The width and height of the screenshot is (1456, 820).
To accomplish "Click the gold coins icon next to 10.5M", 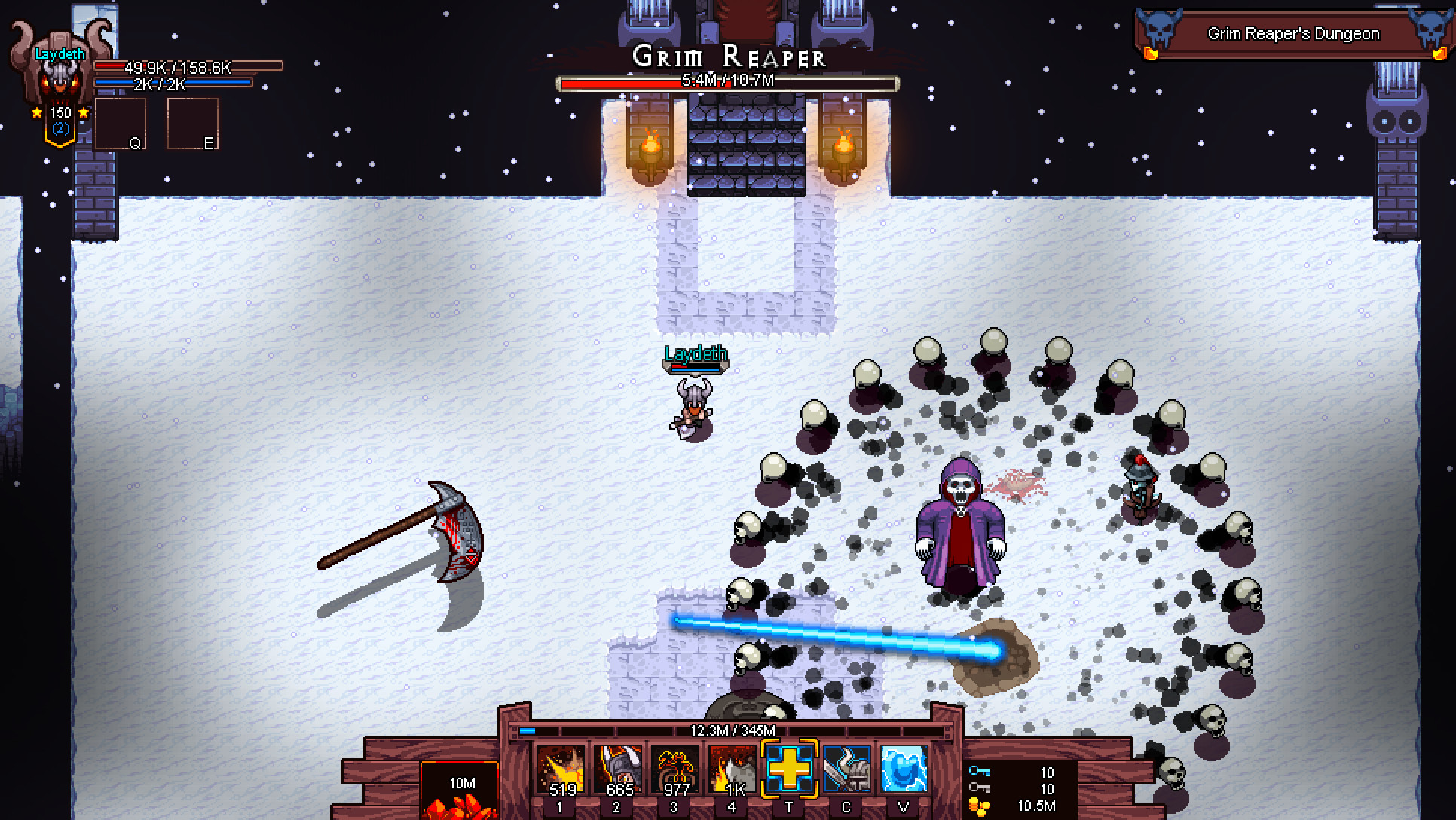I will (x=980, y=806).
